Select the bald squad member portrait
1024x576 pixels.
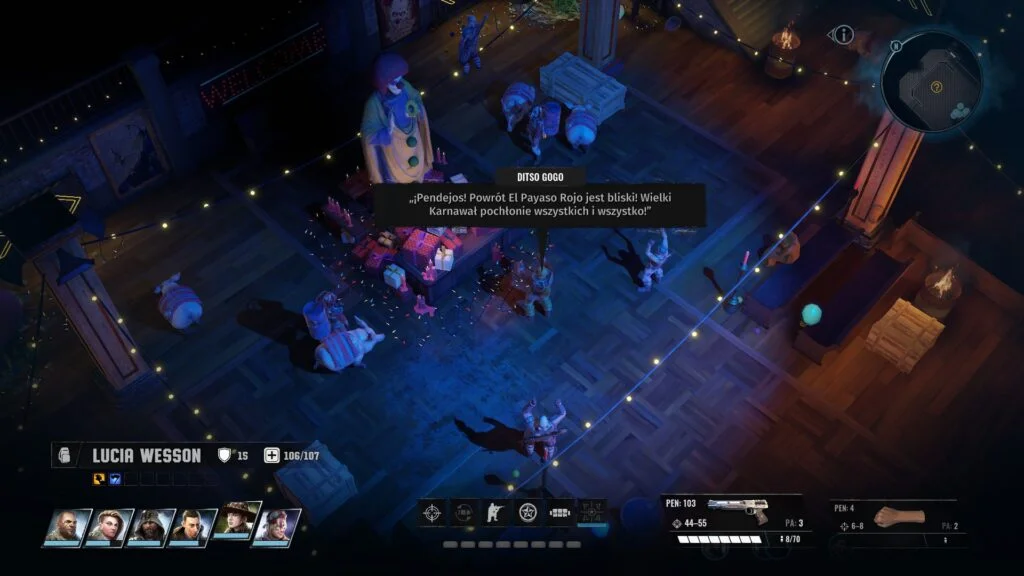65,526
